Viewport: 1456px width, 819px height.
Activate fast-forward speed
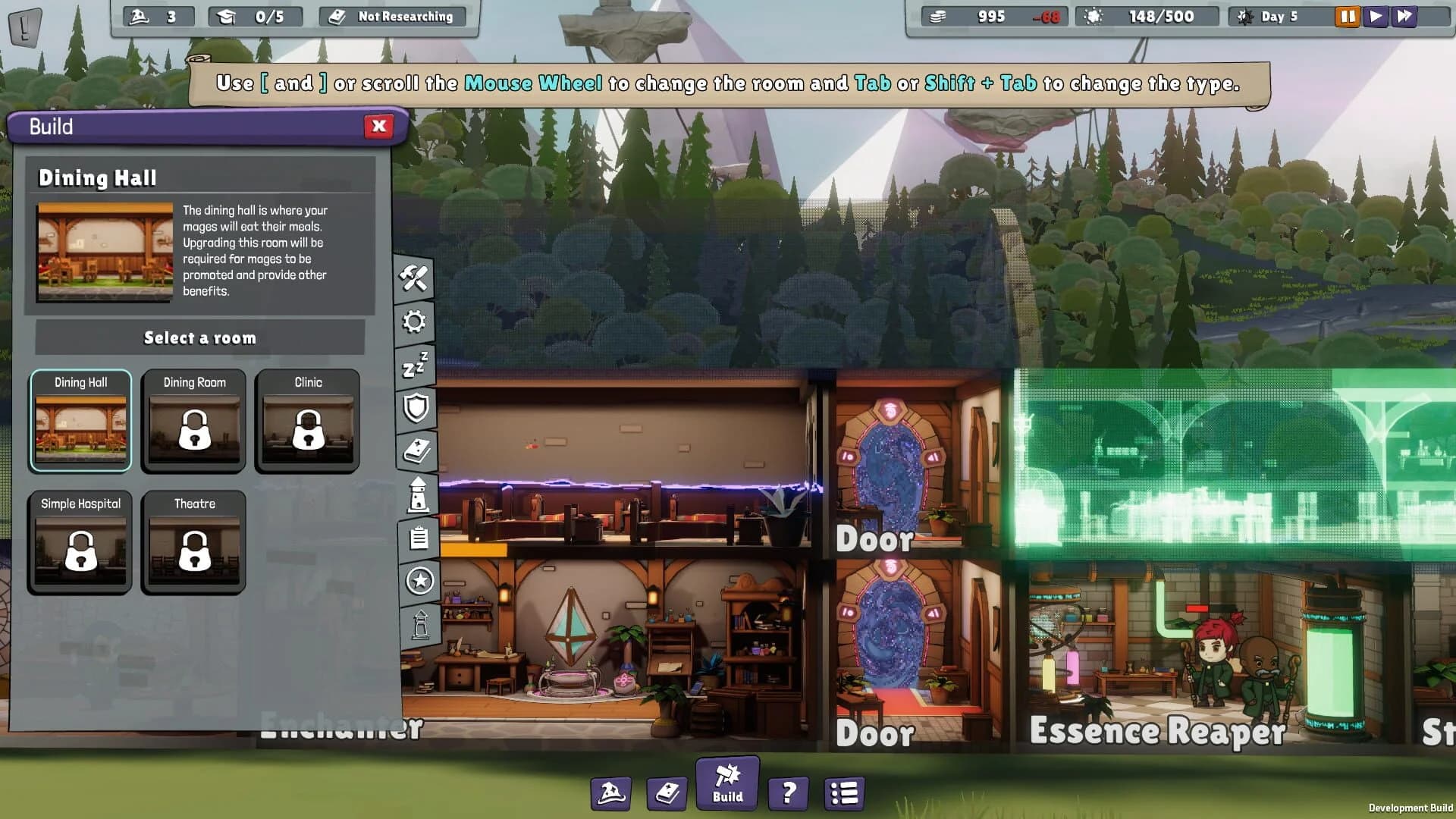[x=1404, y=16]
